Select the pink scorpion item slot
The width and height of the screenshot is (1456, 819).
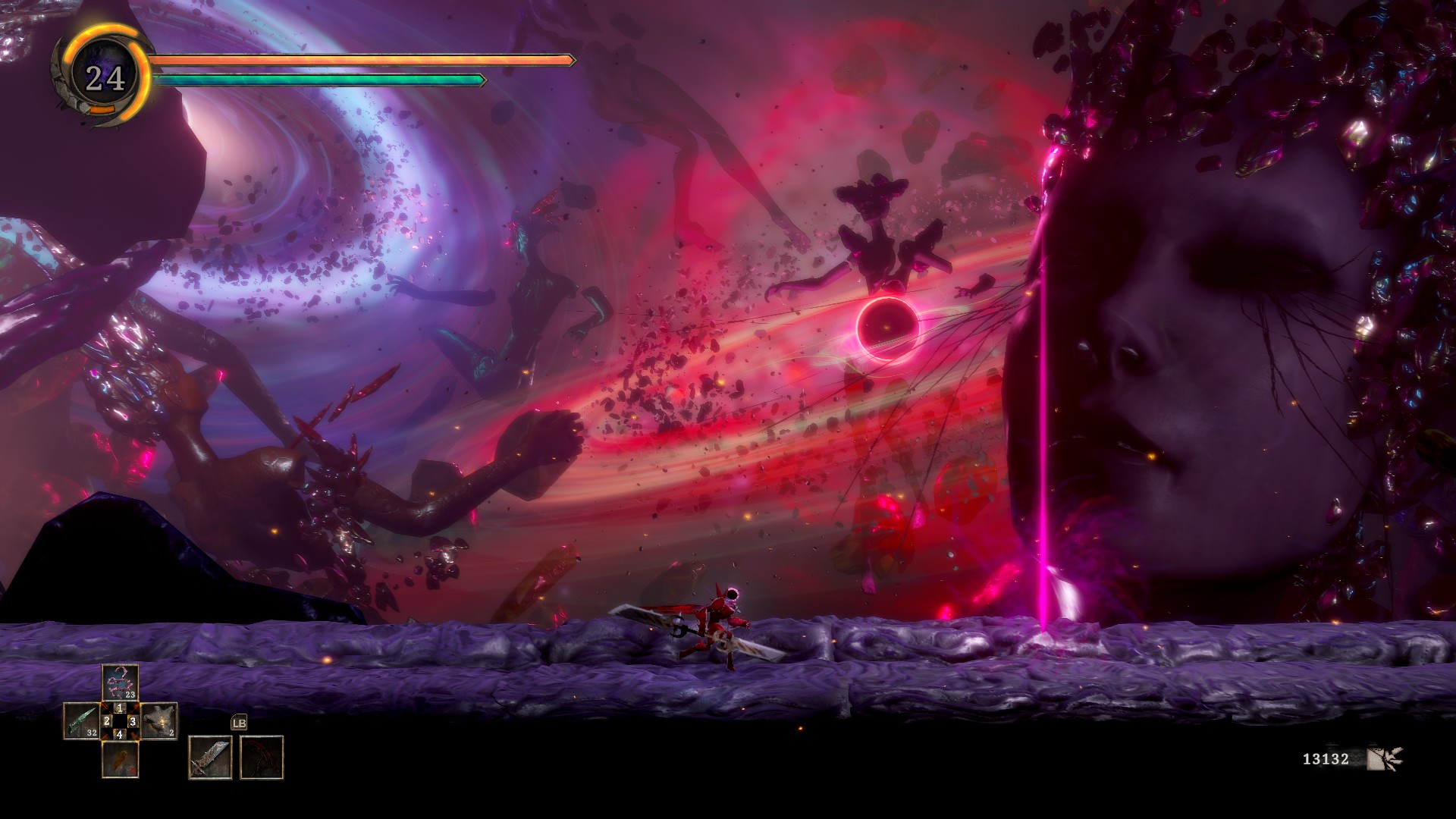[120, 682]
